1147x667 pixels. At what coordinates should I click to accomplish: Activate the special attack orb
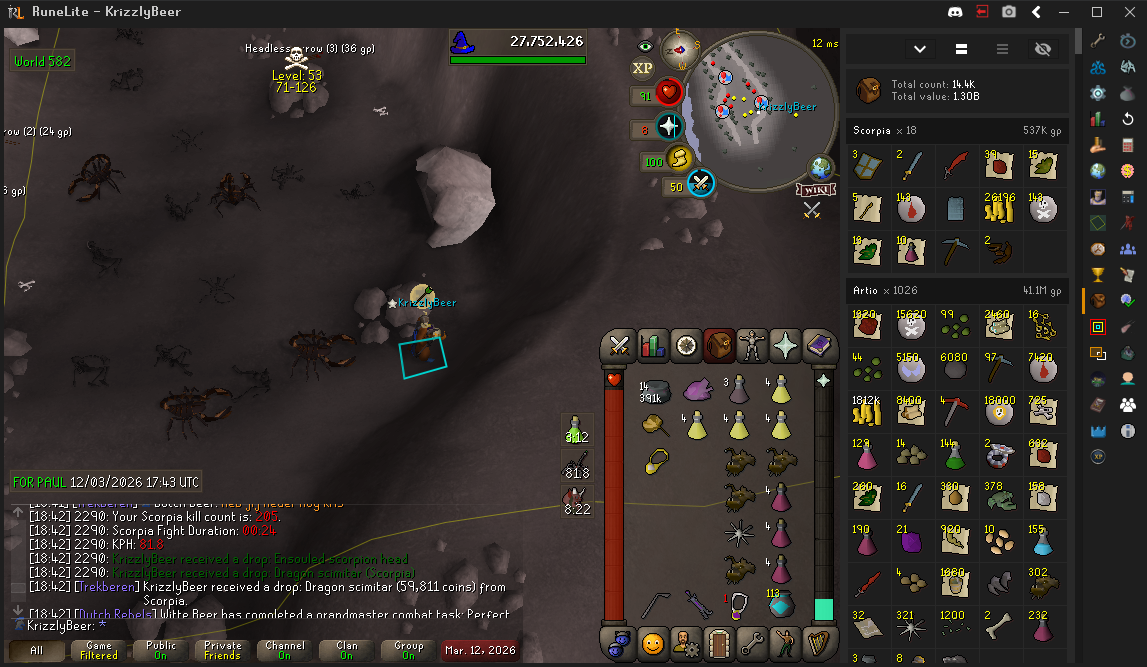point(701,184)
